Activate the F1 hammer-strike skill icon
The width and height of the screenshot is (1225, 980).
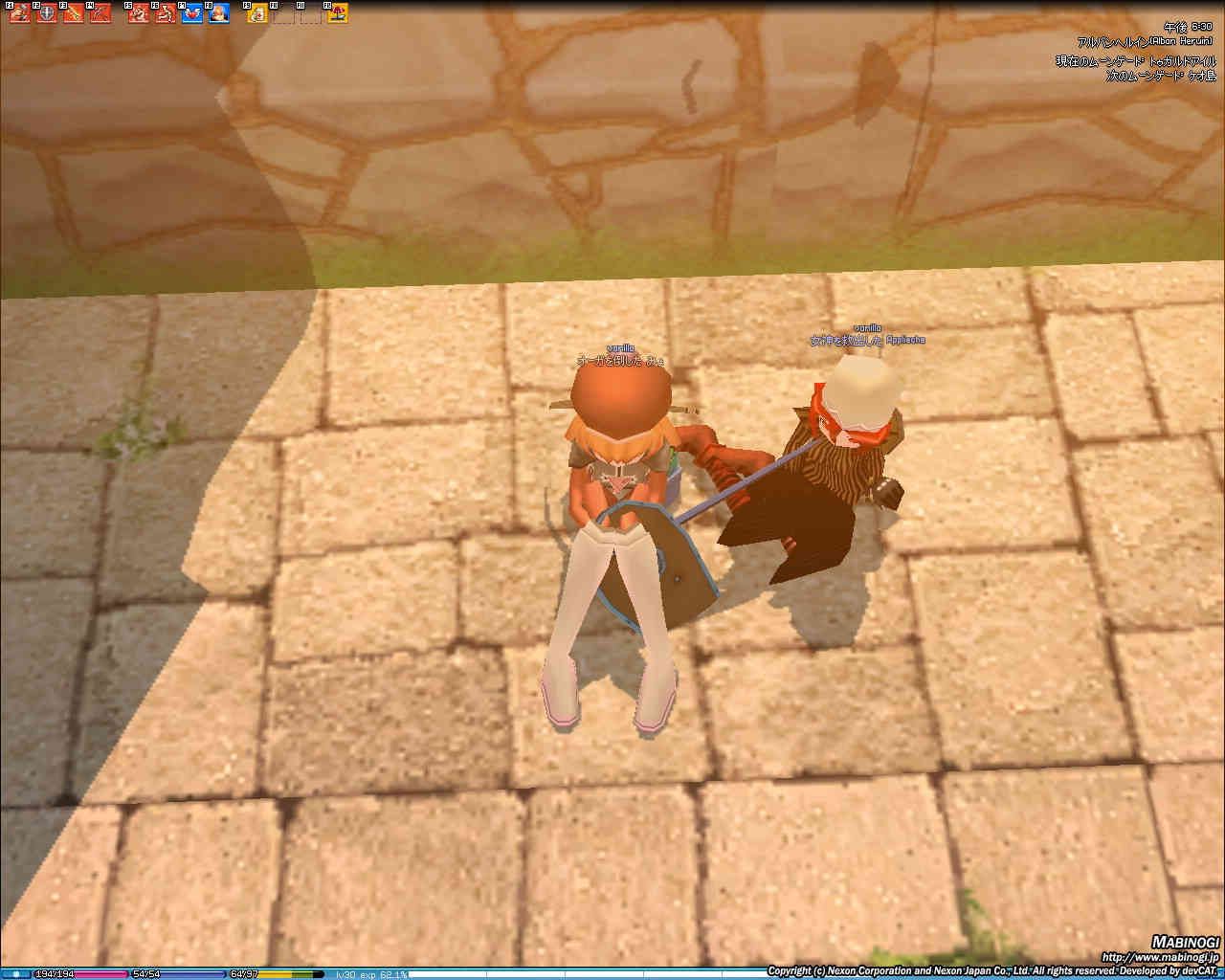[x=20, y=13]
